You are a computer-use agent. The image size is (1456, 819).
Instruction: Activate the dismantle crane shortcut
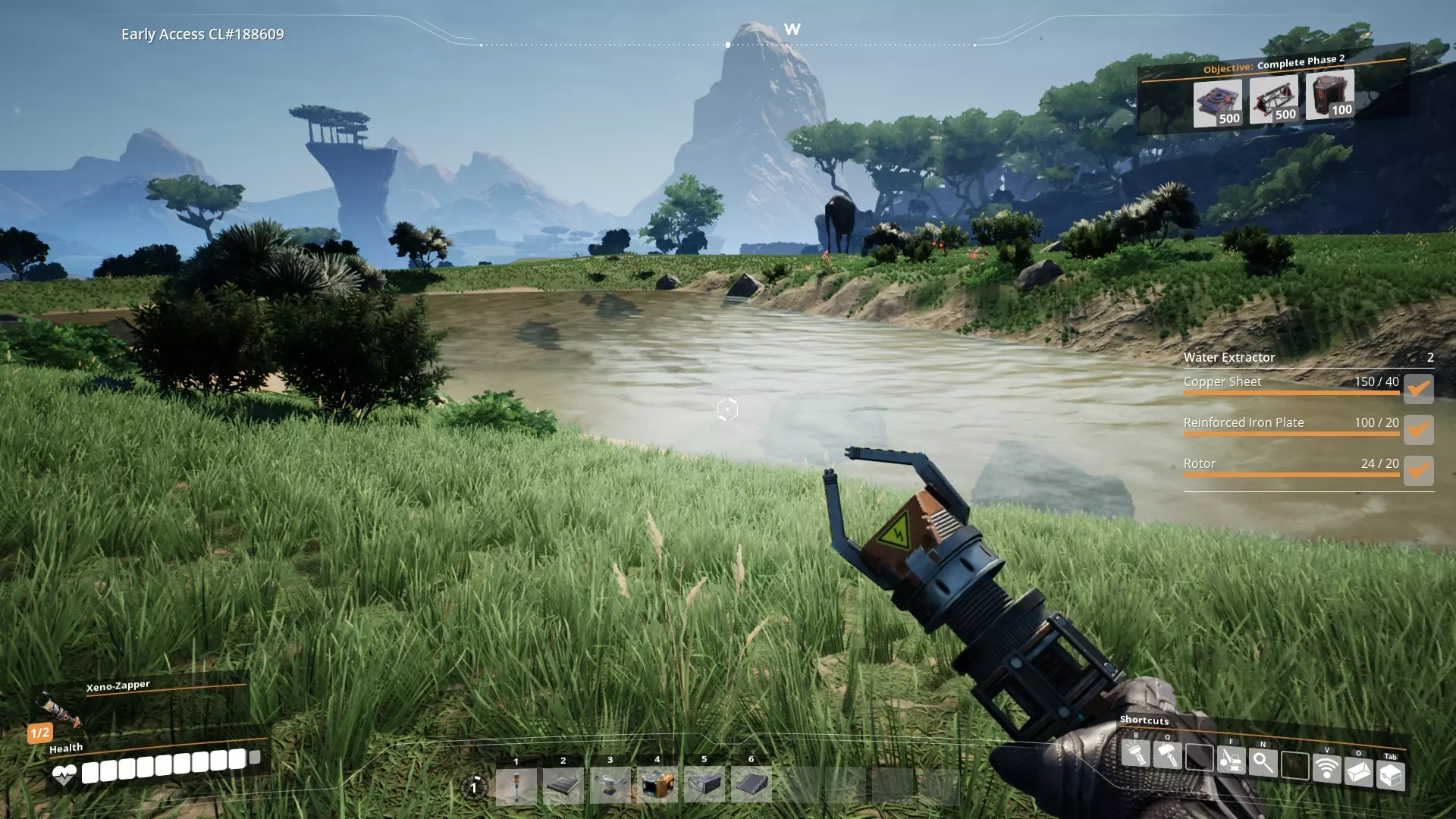pos(1231,759)
